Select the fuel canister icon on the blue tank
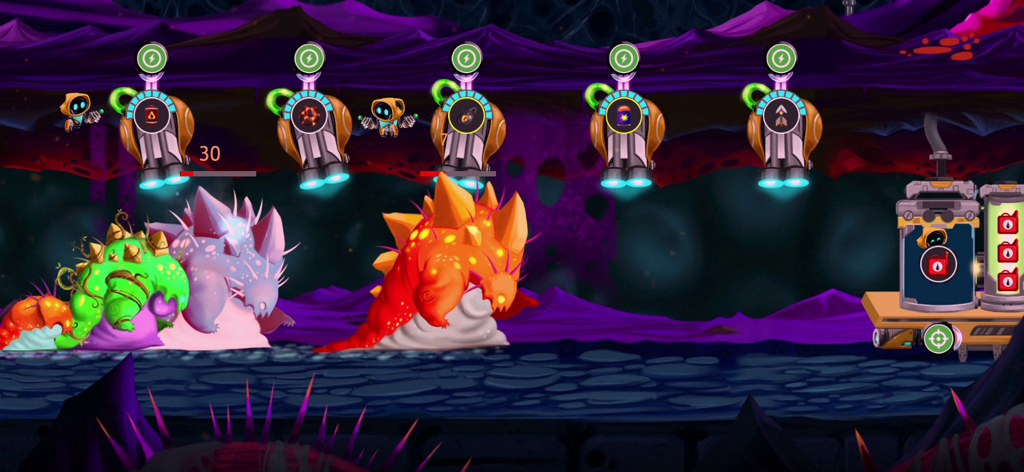1024x472 pixels. tap(937, 265)
